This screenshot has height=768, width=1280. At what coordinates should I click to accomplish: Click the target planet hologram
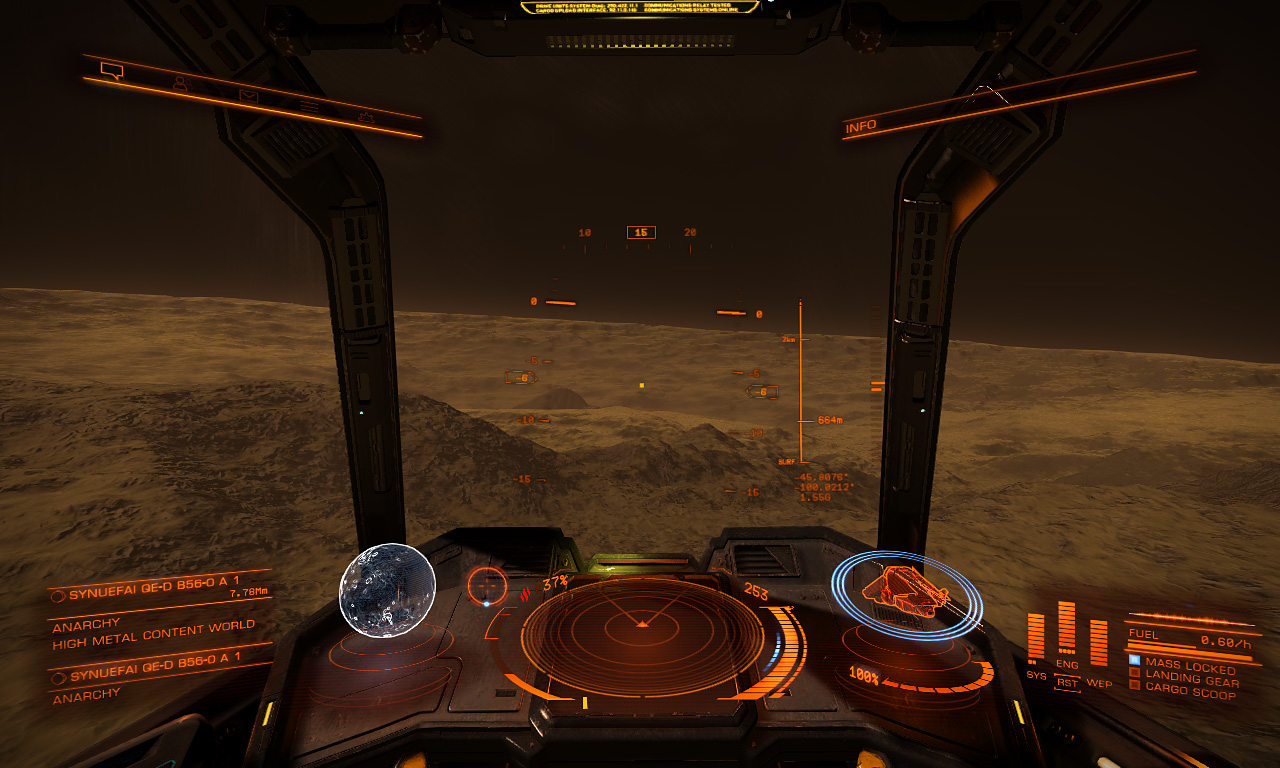point(388,590)
